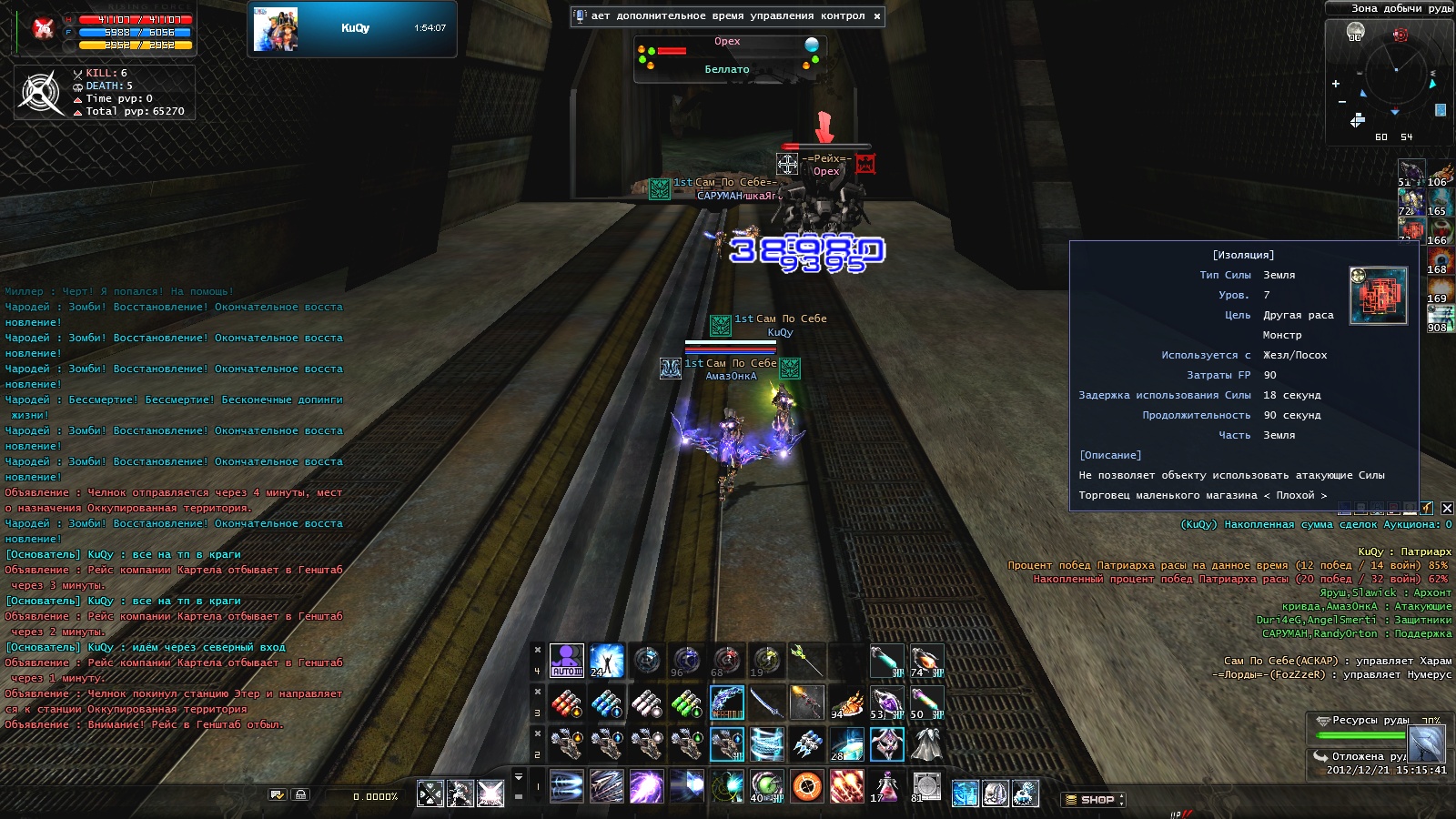Screen dimensions: 1456x819
Task: Choose the green ammo cartridge slot
Action: point(686,703)
